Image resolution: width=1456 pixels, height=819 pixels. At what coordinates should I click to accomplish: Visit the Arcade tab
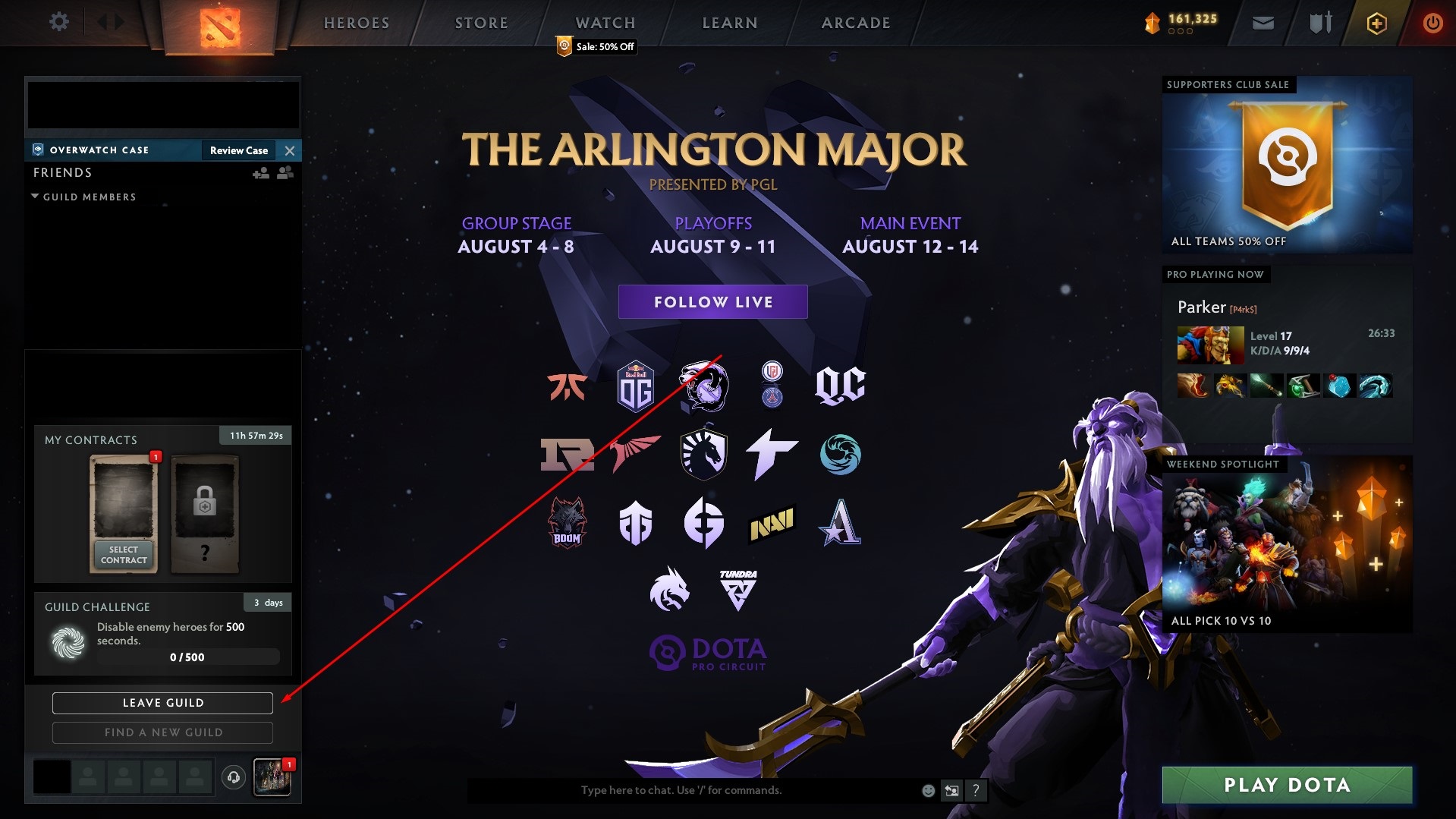coord(856,23)
